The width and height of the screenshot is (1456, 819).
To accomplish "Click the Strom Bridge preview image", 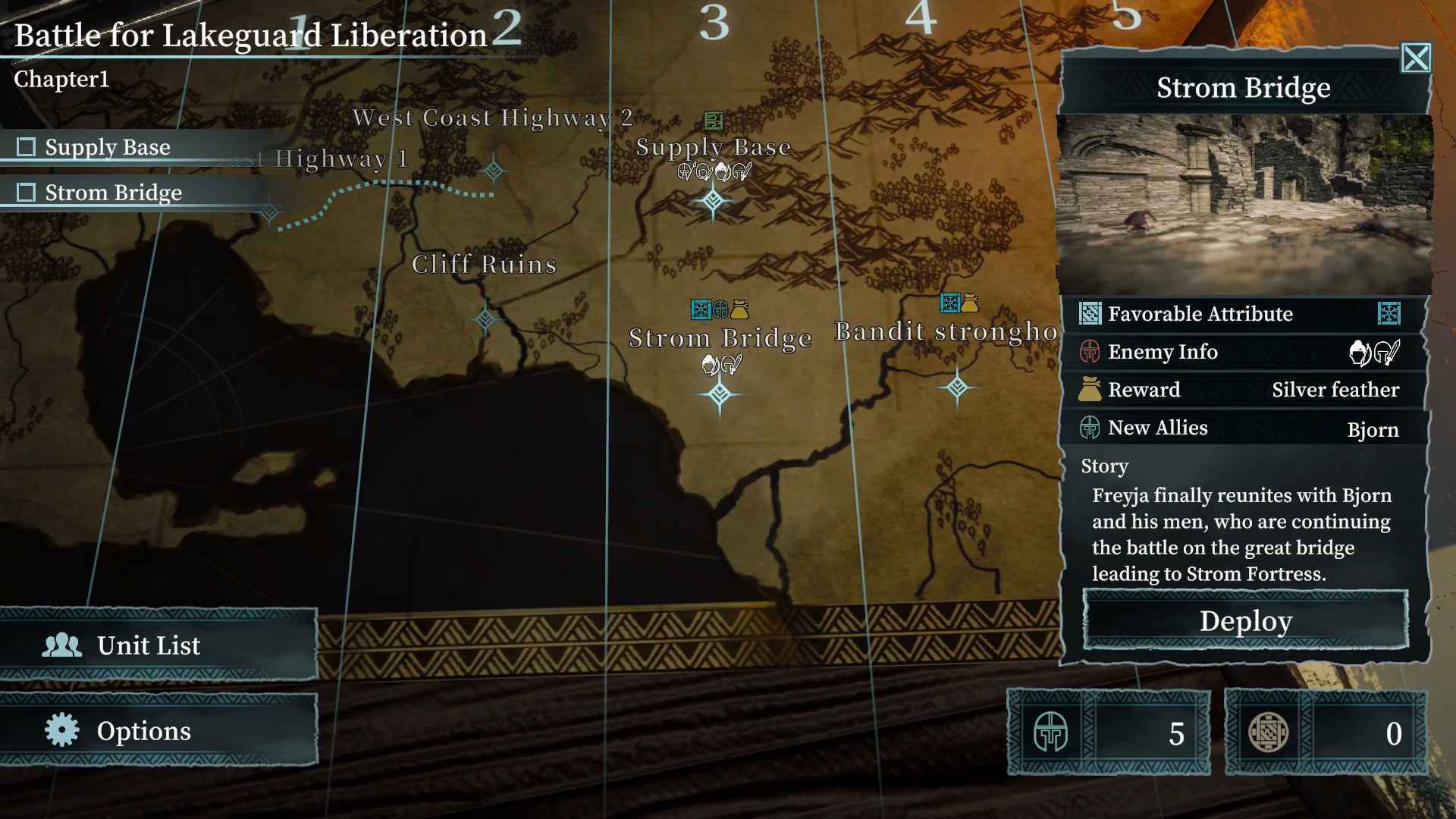I will [x=1244, y=205].
